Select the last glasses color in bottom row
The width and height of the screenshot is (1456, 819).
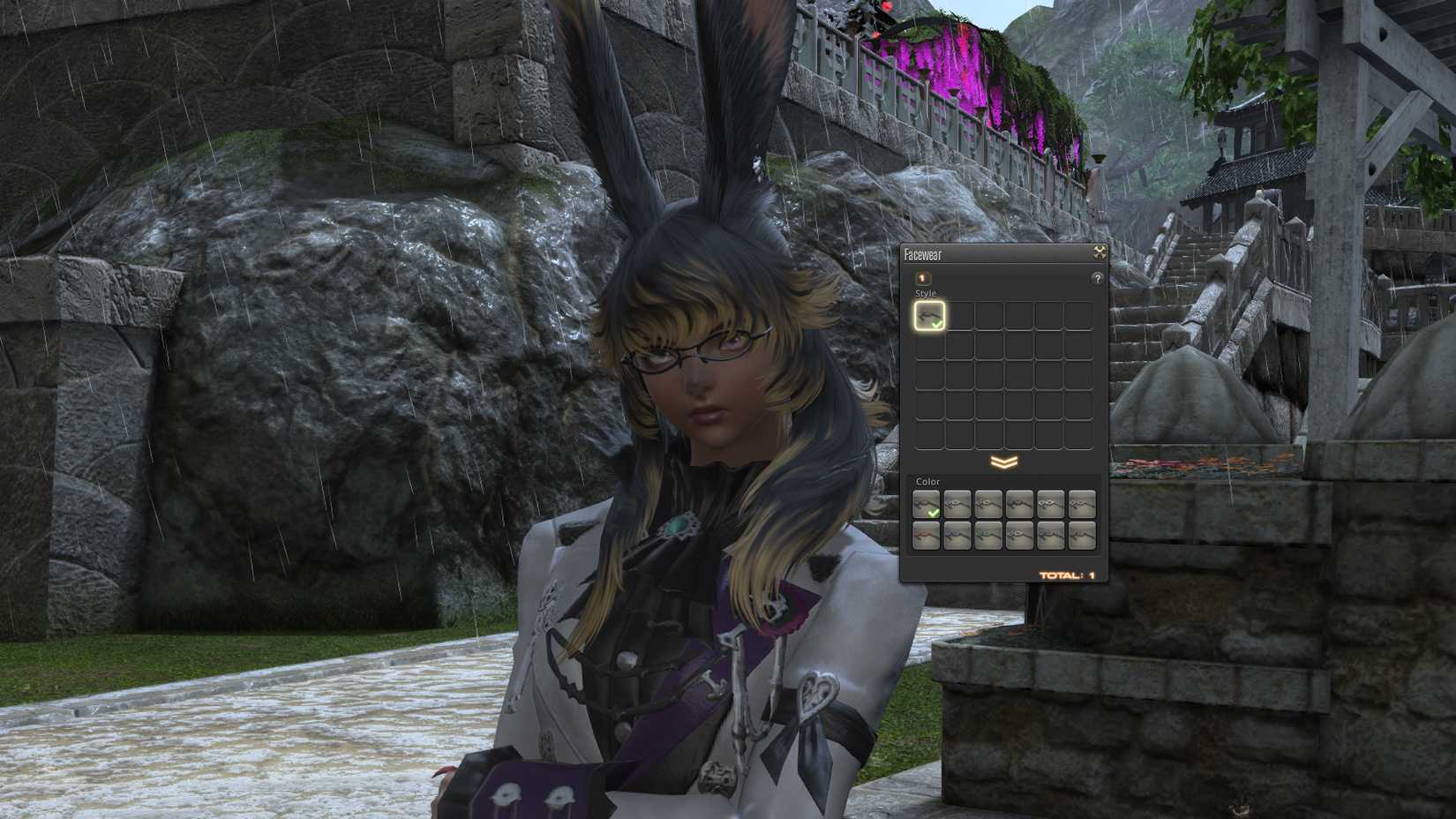pos(1081,536)
